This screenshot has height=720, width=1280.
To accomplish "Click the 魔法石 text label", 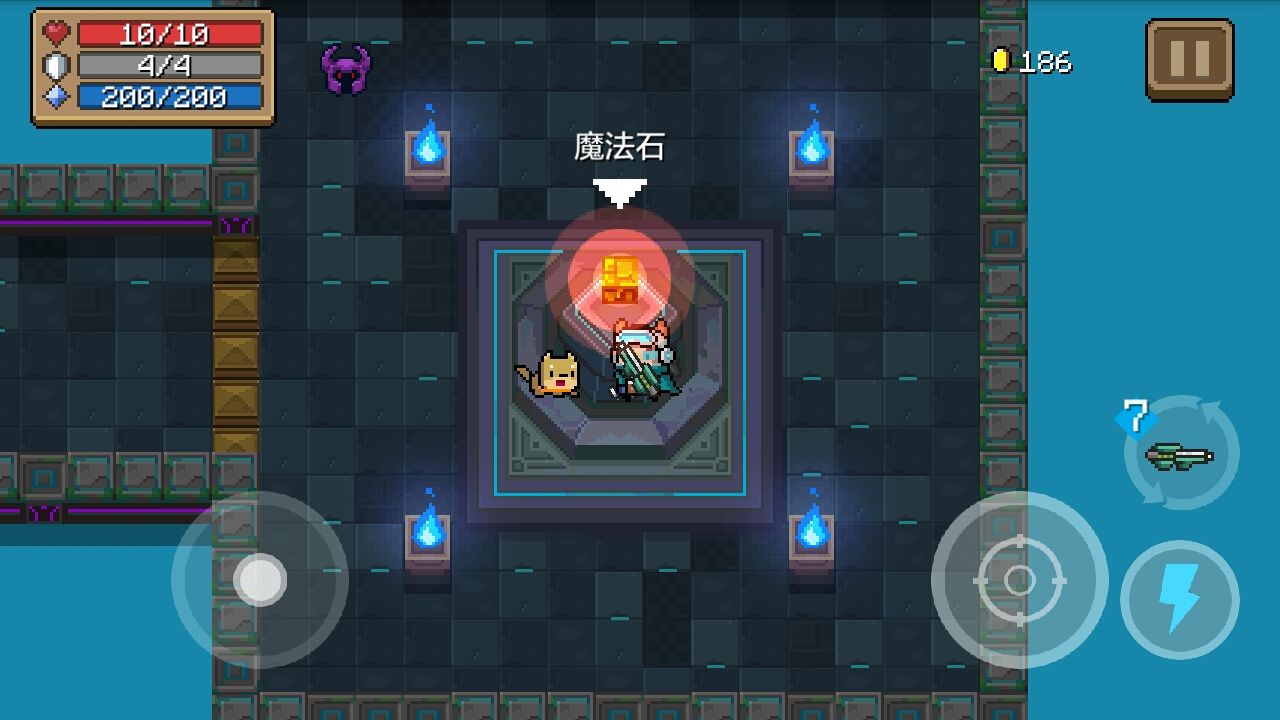I will (x=621, y=147).
